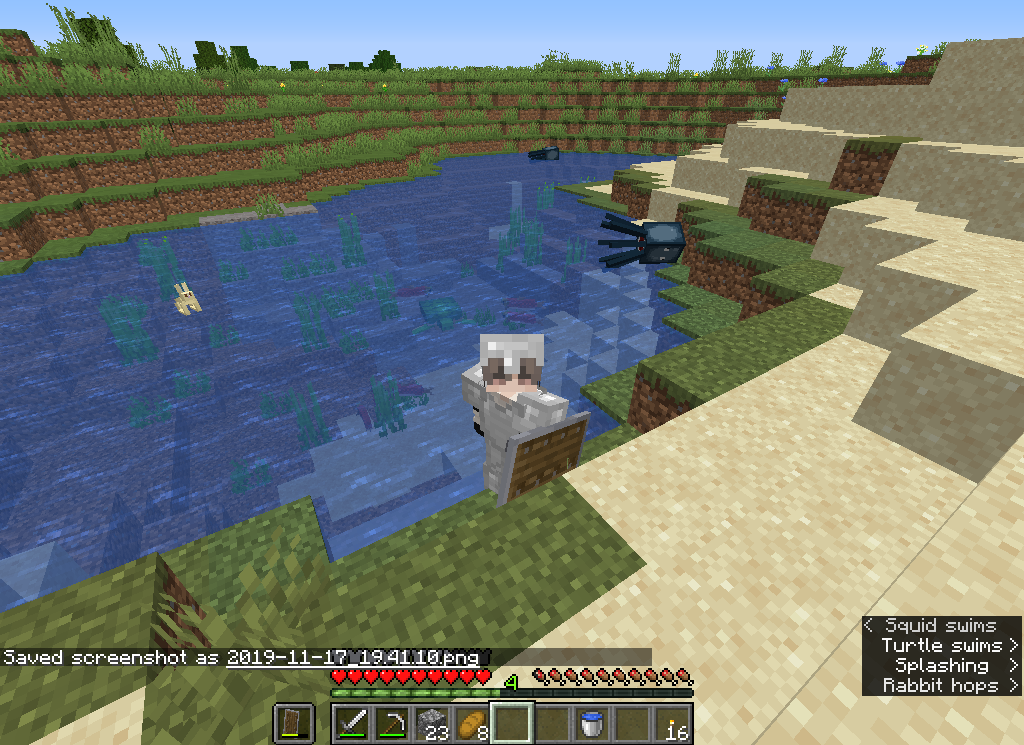Click the shield in the off-hand slot
This screenshot has height=745, width=1024.
point(294,722)
